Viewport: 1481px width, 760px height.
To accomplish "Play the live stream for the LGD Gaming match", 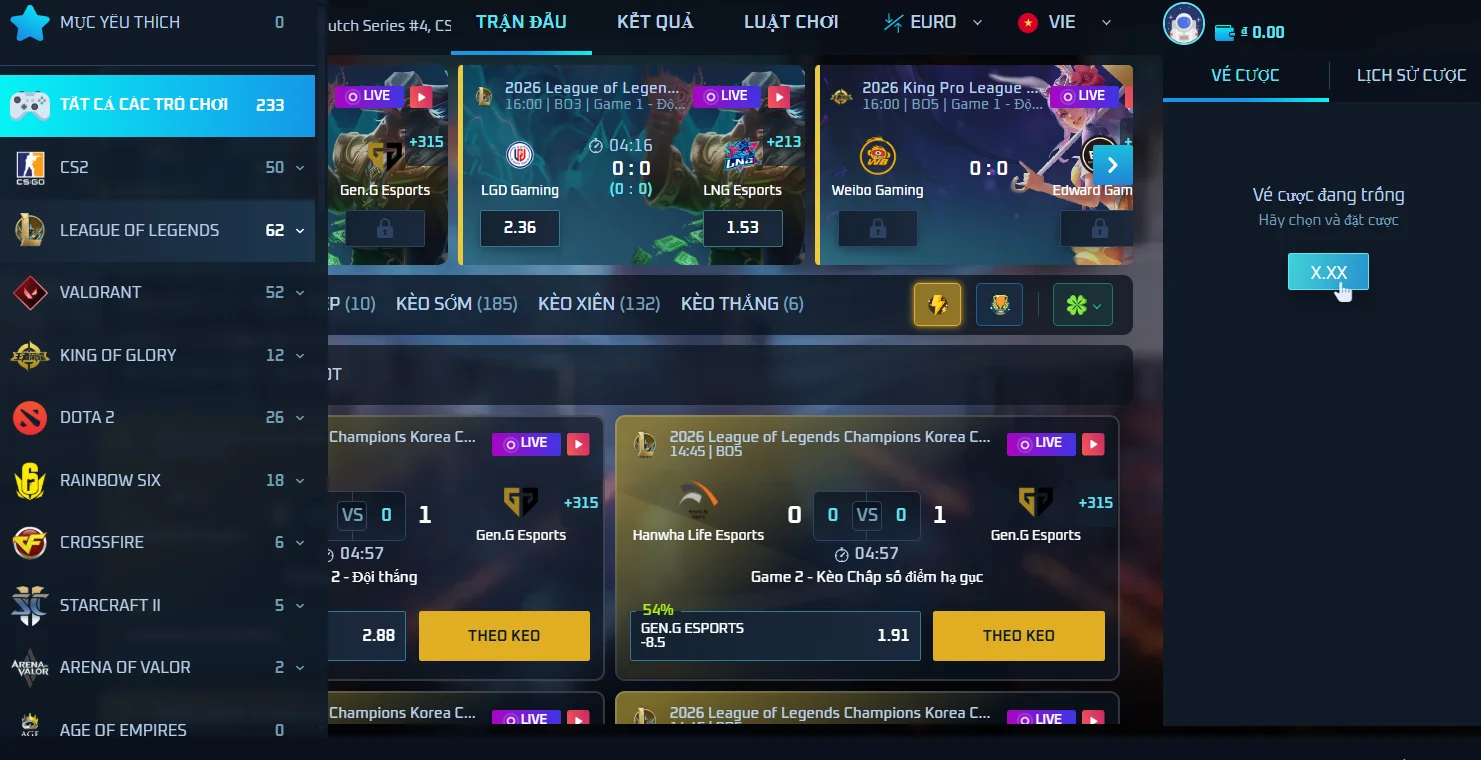I will [780, 96].
